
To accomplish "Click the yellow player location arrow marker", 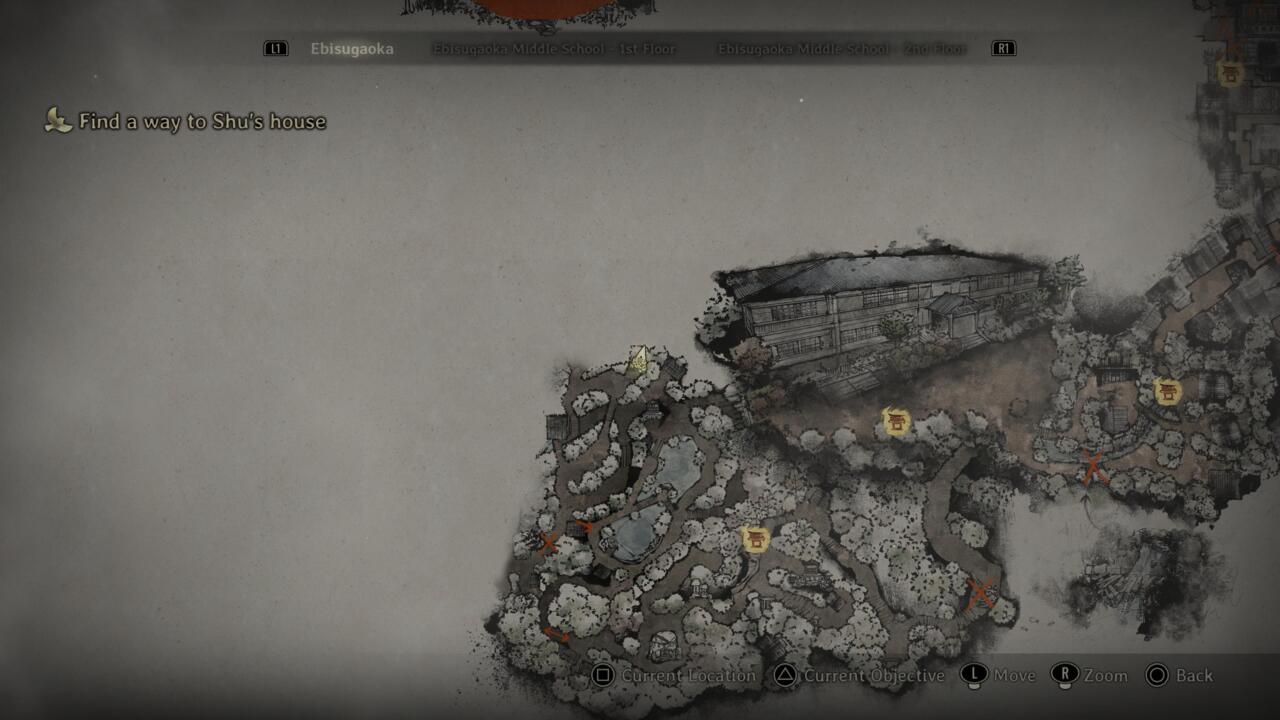I will tap(638, 359).
